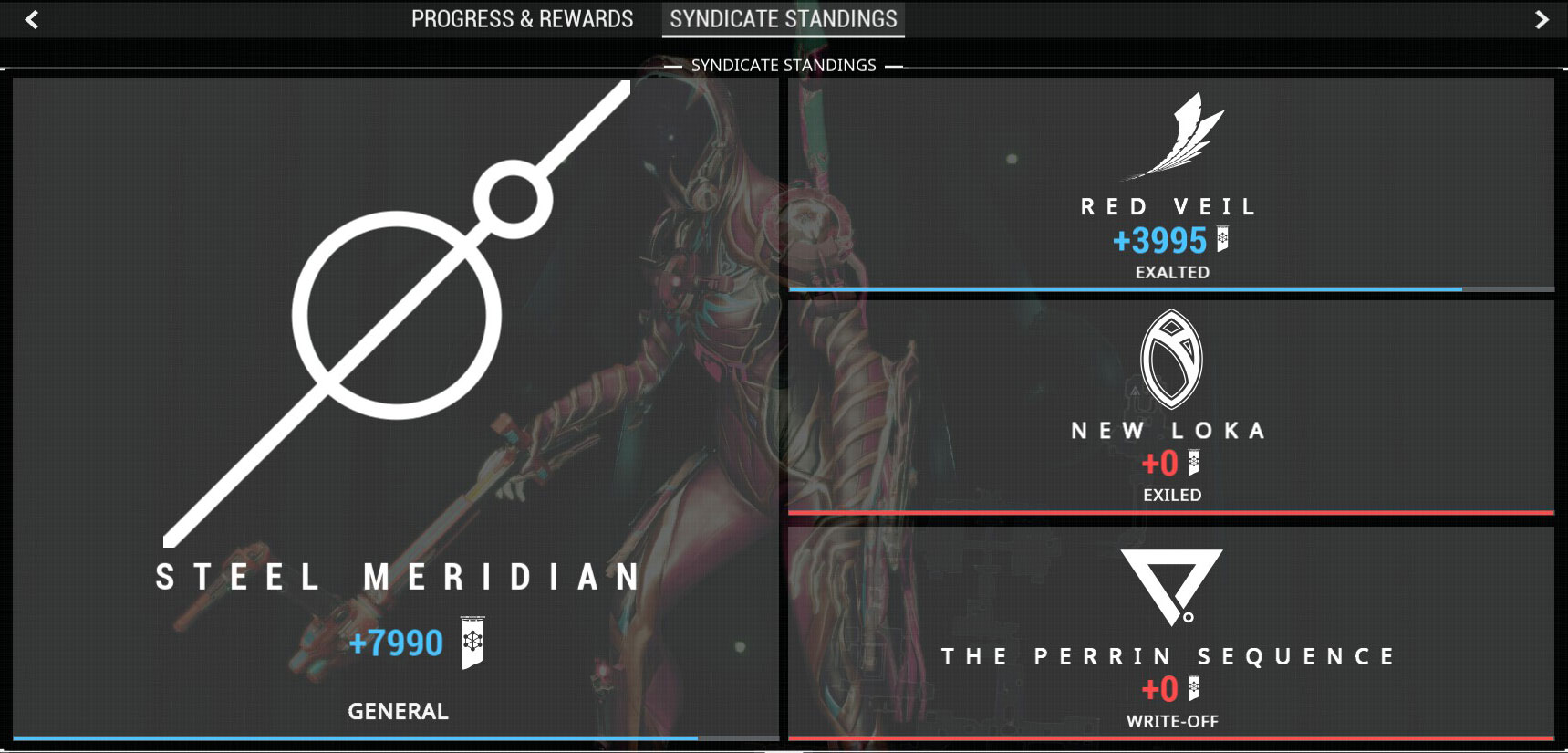This screenshot has height=753, width=1568.
Task: Select the medallion icon next to +3995
Action: (1223, 240)
